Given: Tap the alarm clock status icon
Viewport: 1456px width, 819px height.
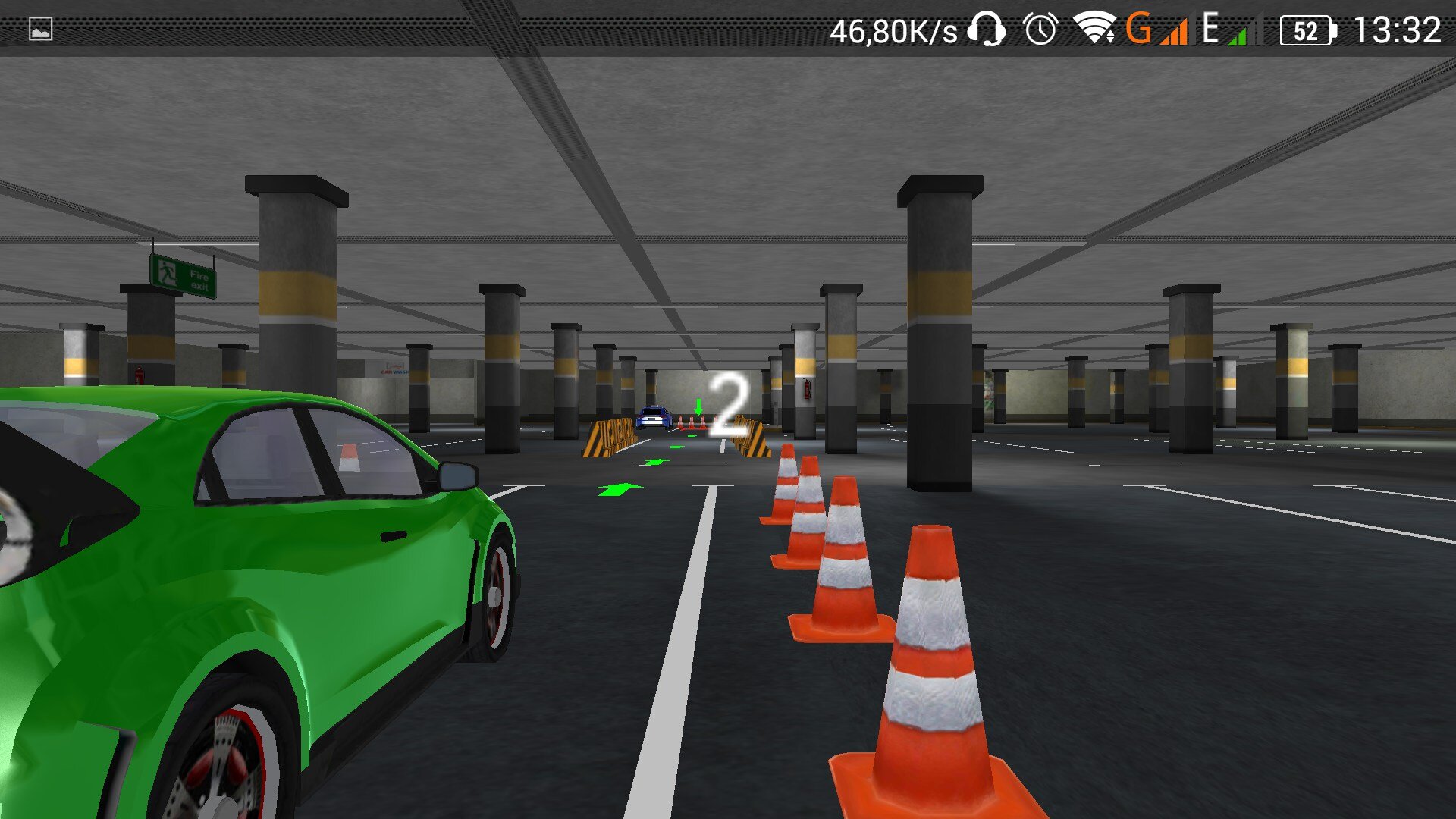Looking at the screenshot, I should pos(1040,30).
